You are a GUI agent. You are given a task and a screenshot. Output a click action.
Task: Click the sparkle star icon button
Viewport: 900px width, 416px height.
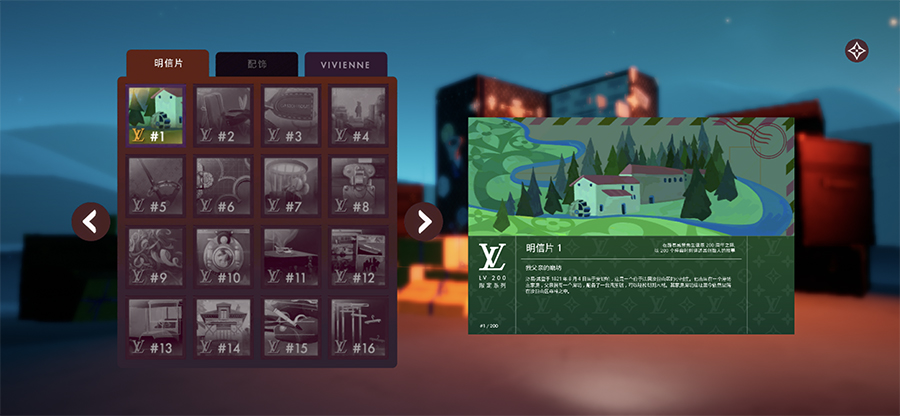[x=857, y=51]
